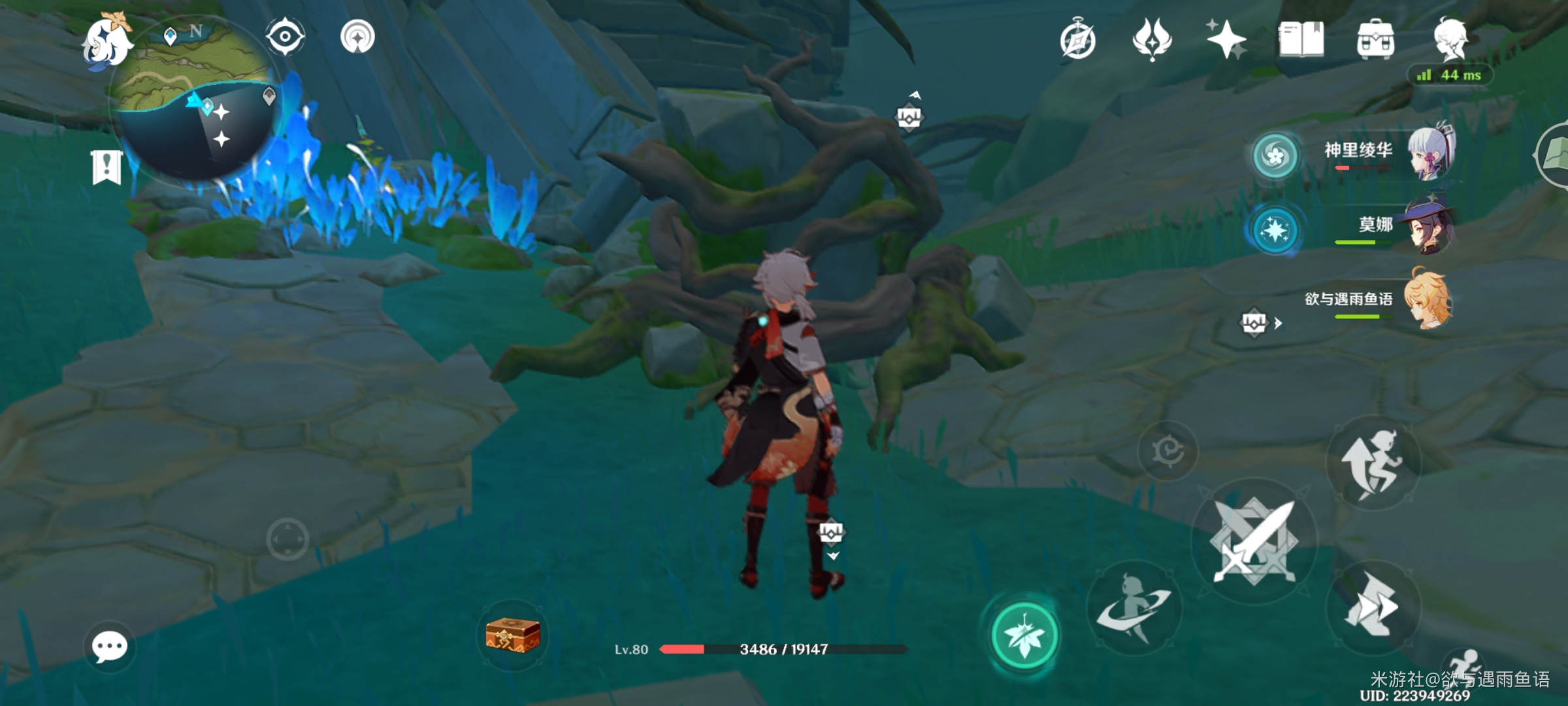Open the adventurer handbook book icon

pos(1301,39)
